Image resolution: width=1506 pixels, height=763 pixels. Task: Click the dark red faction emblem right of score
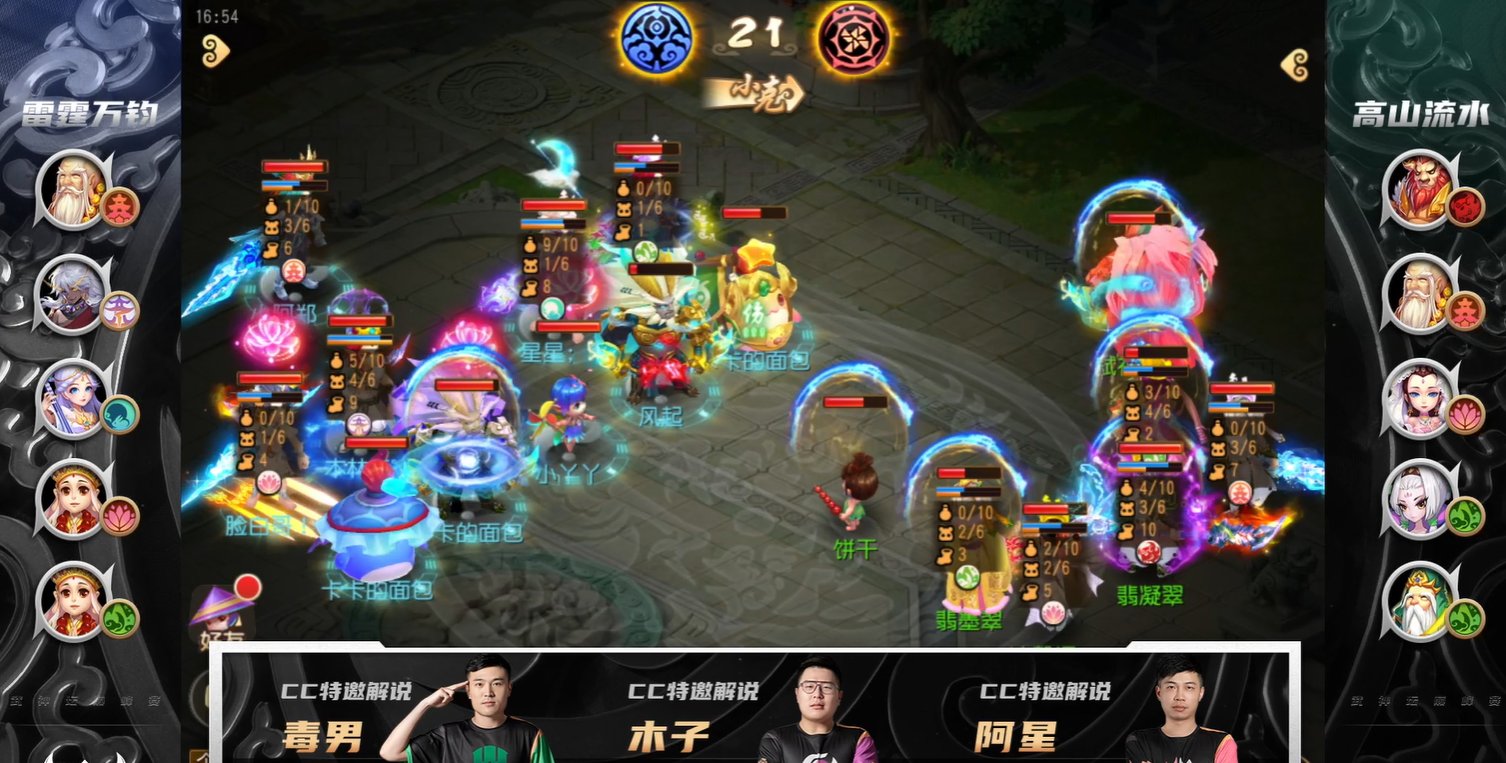tap(855, 34)
